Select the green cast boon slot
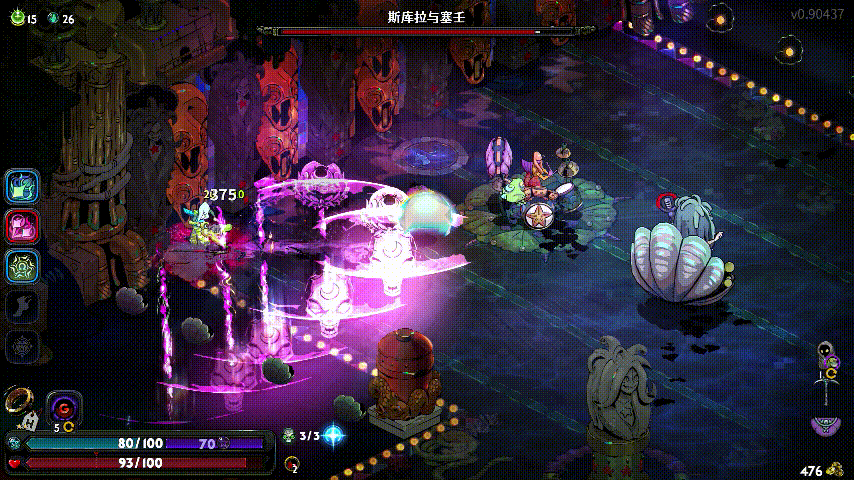This screenshot has height=480, width=854. click(x=22, y=267)
